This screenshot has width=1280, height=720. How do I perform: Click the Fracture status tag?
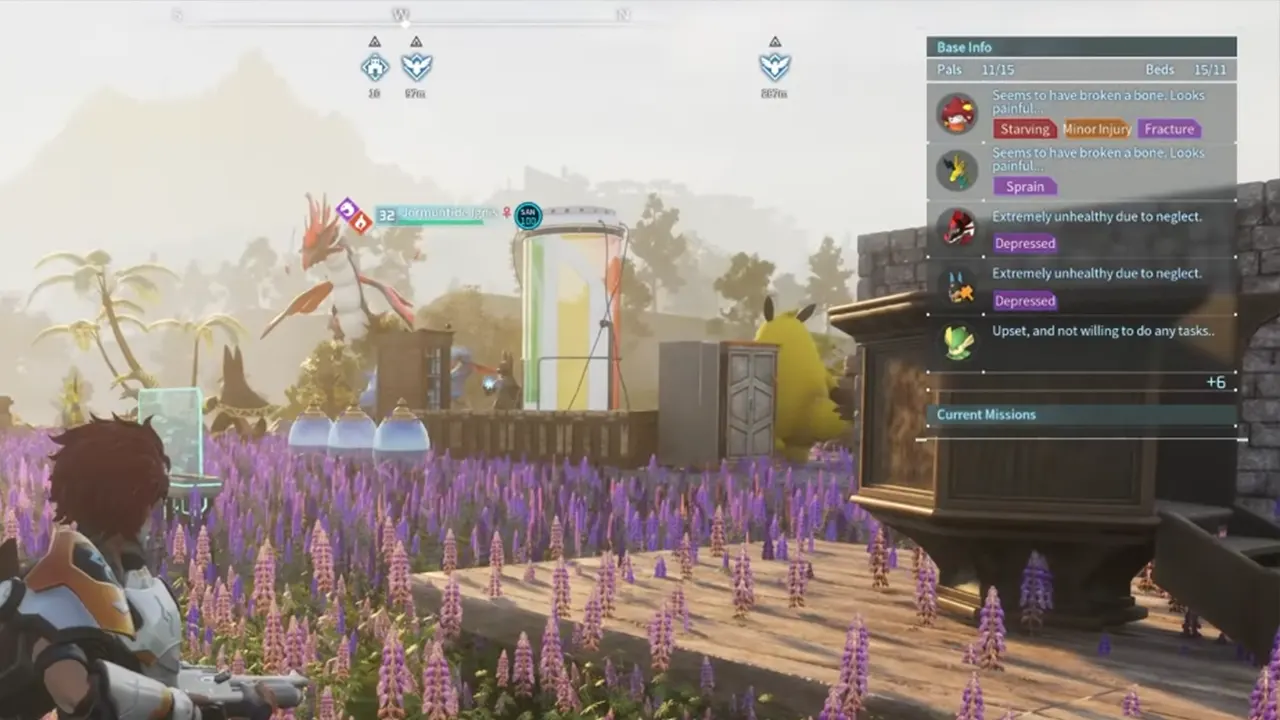(x=1169, y=129)
